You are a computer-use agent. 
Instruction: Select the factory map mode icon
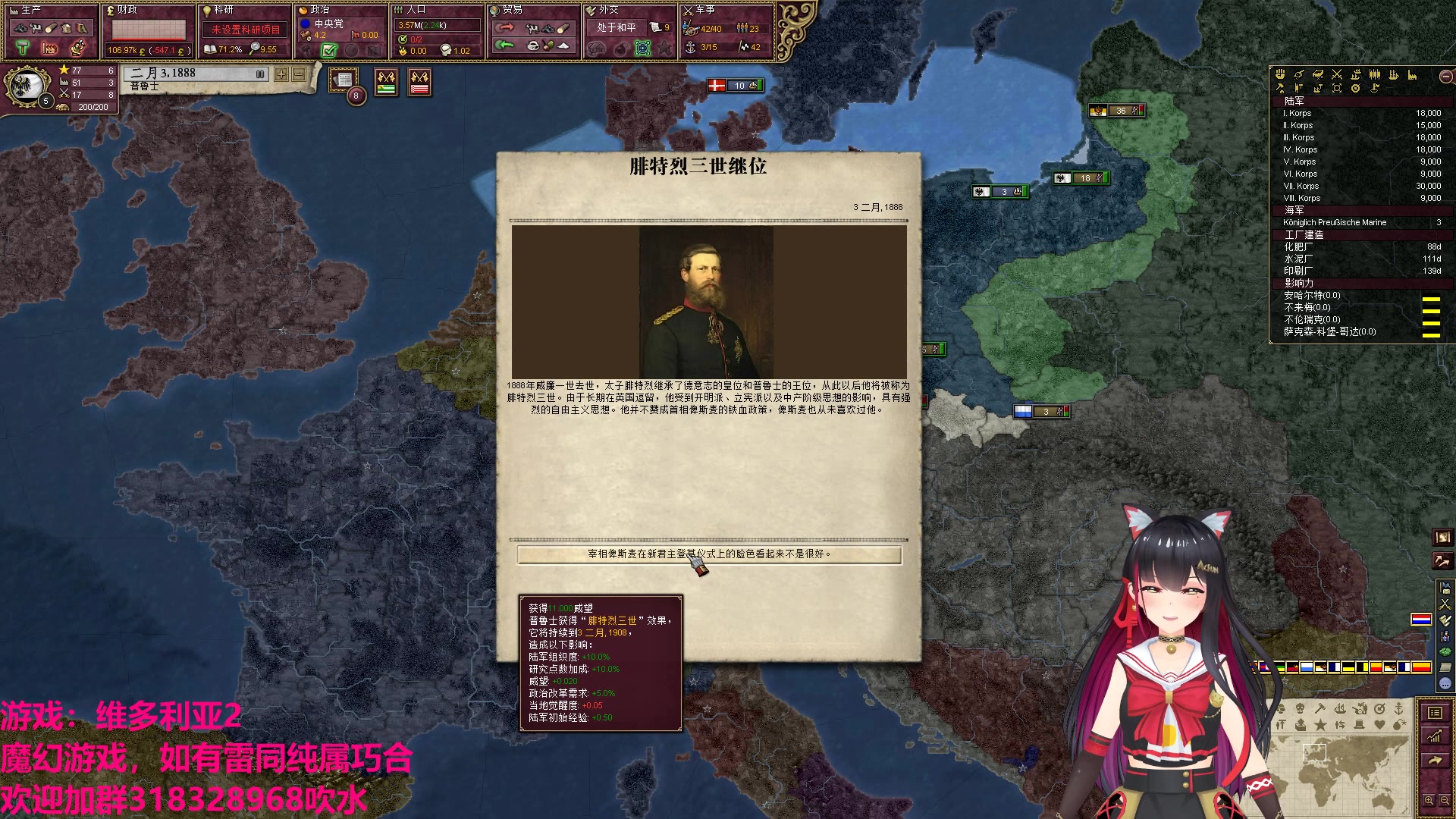(x=1412, y=74)
